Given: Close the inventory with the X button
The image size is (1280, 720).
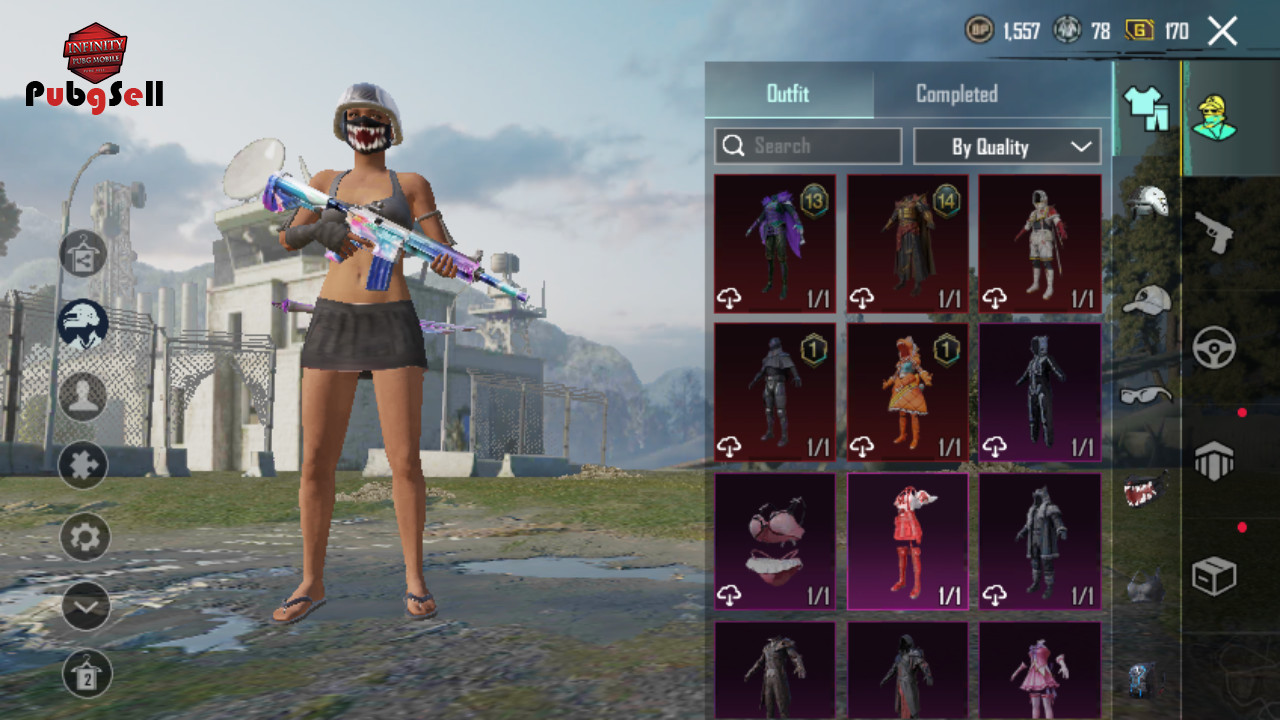Looking at the screenshot, I should (x=1222, y=31).
